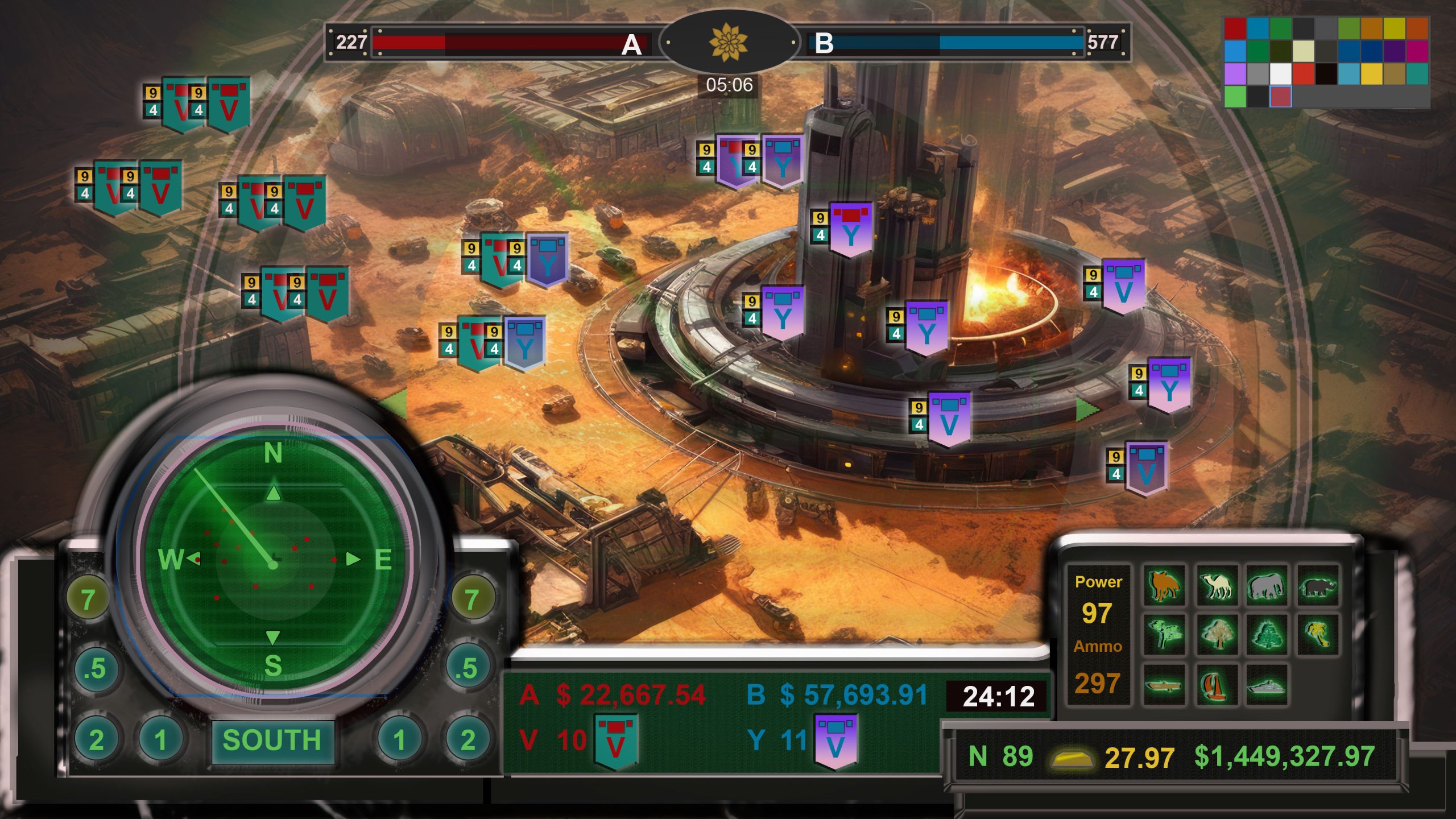Select the fox unit icon
The width and height of the screenshot is (1456, 819).
(x=1164, y=585)
